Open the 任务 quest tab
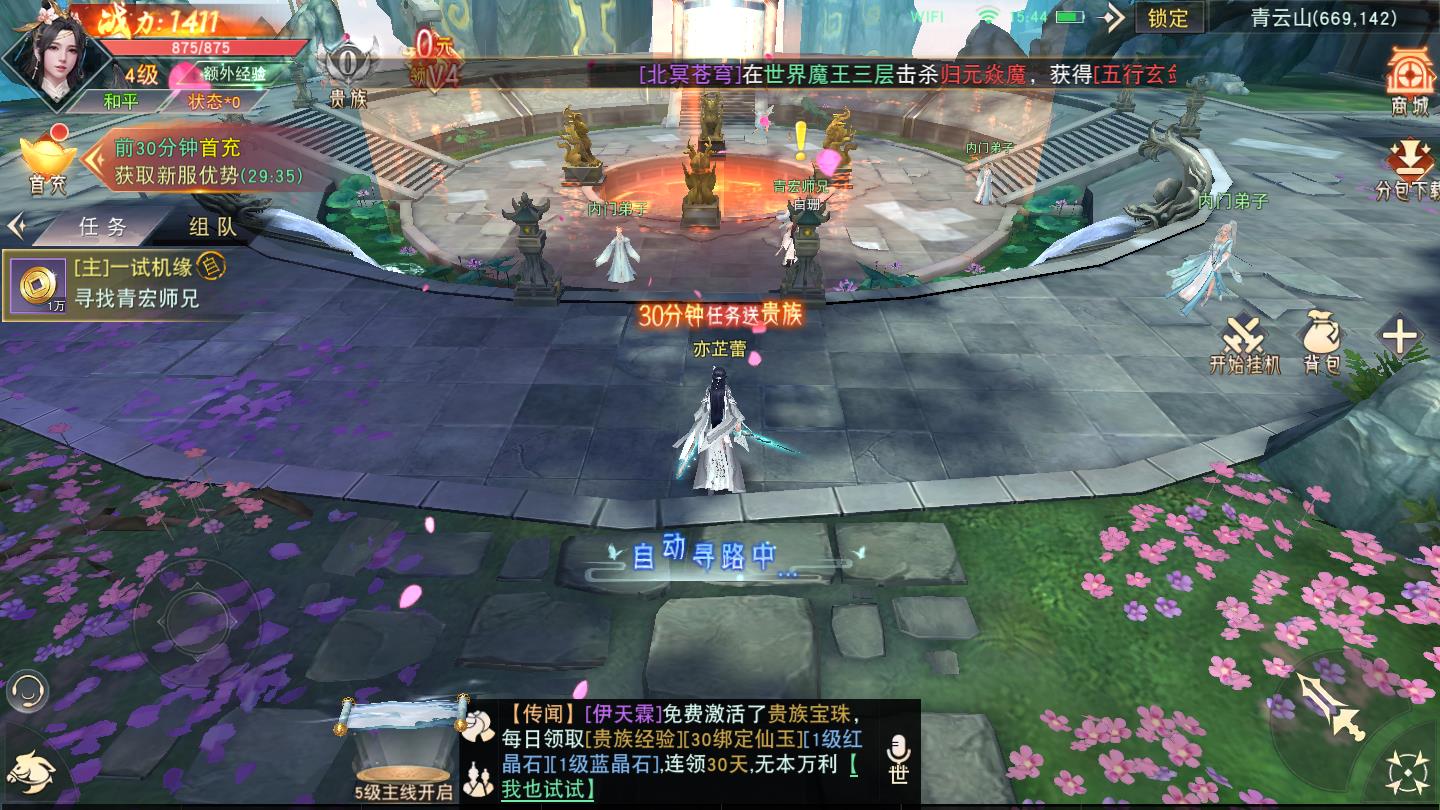Viewport: 1440px width, 810px height. pyautogui.click(x=100, y=228)
